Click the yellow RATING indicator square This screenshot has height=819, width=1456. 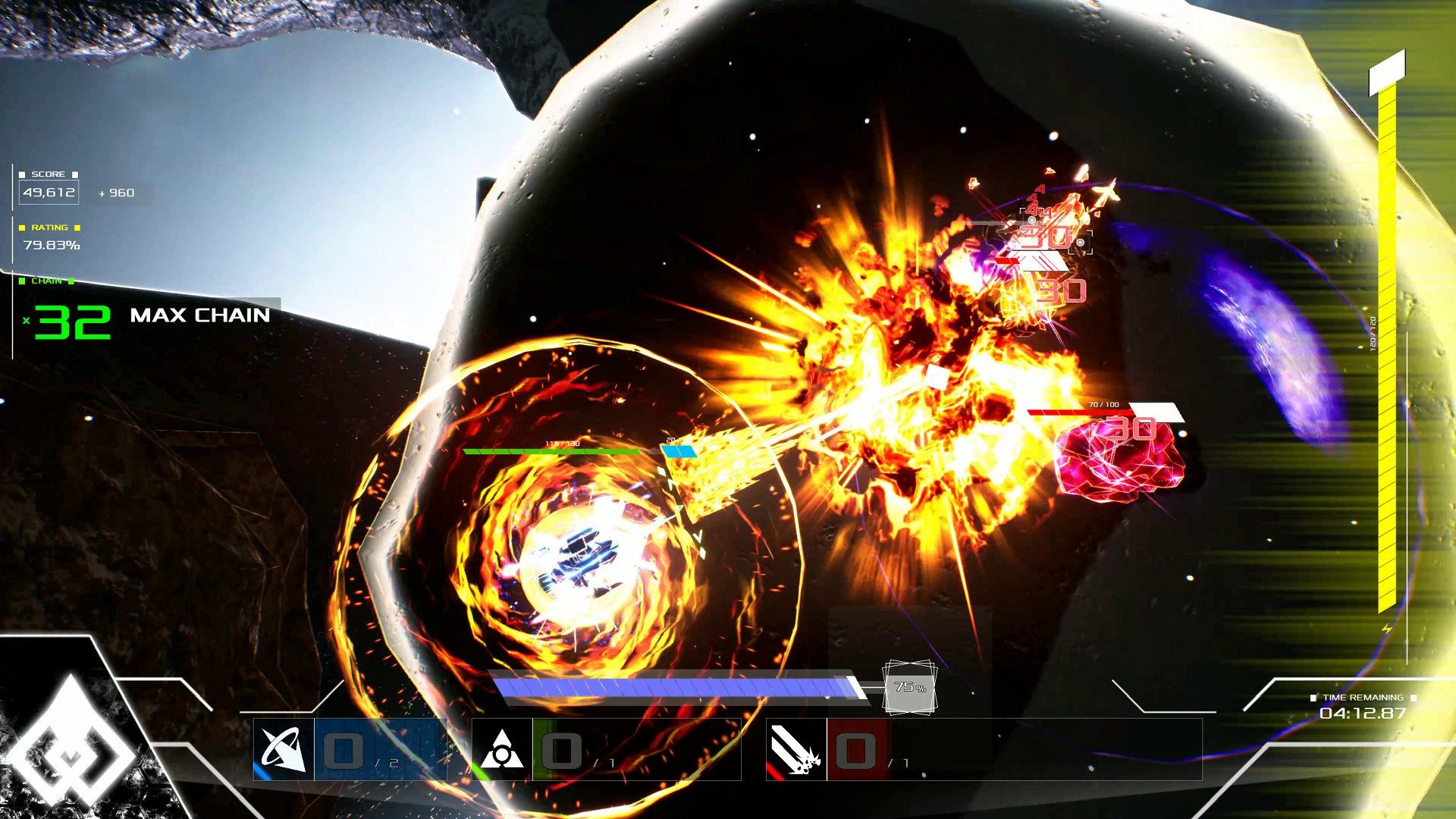coord(20,227)
